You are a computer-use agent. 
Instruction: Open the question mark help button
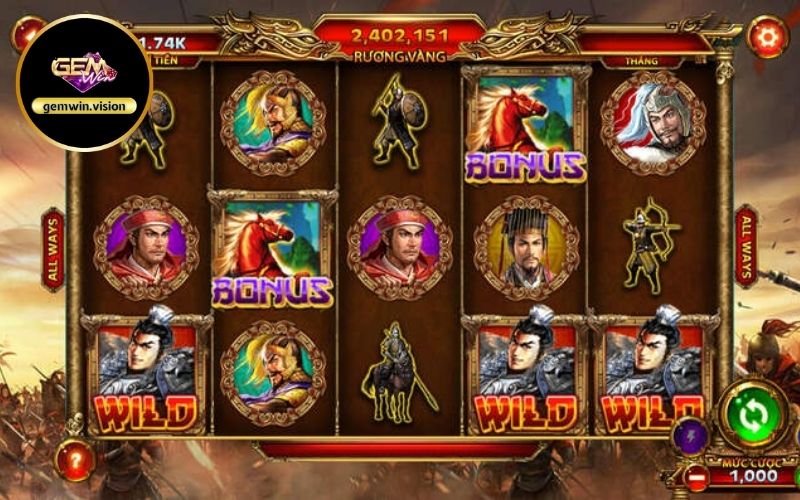pyautogui.click(x=76, y=460)
